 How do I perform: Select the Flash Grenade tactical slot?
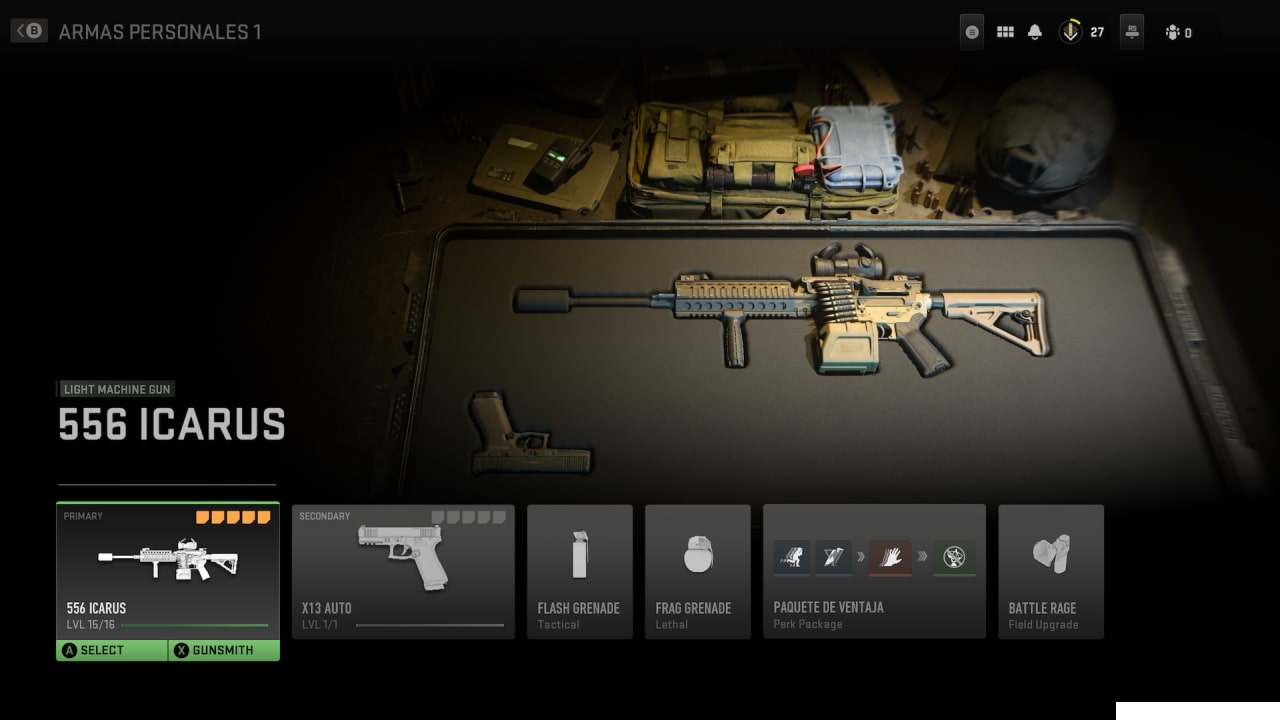click(580, 571)
